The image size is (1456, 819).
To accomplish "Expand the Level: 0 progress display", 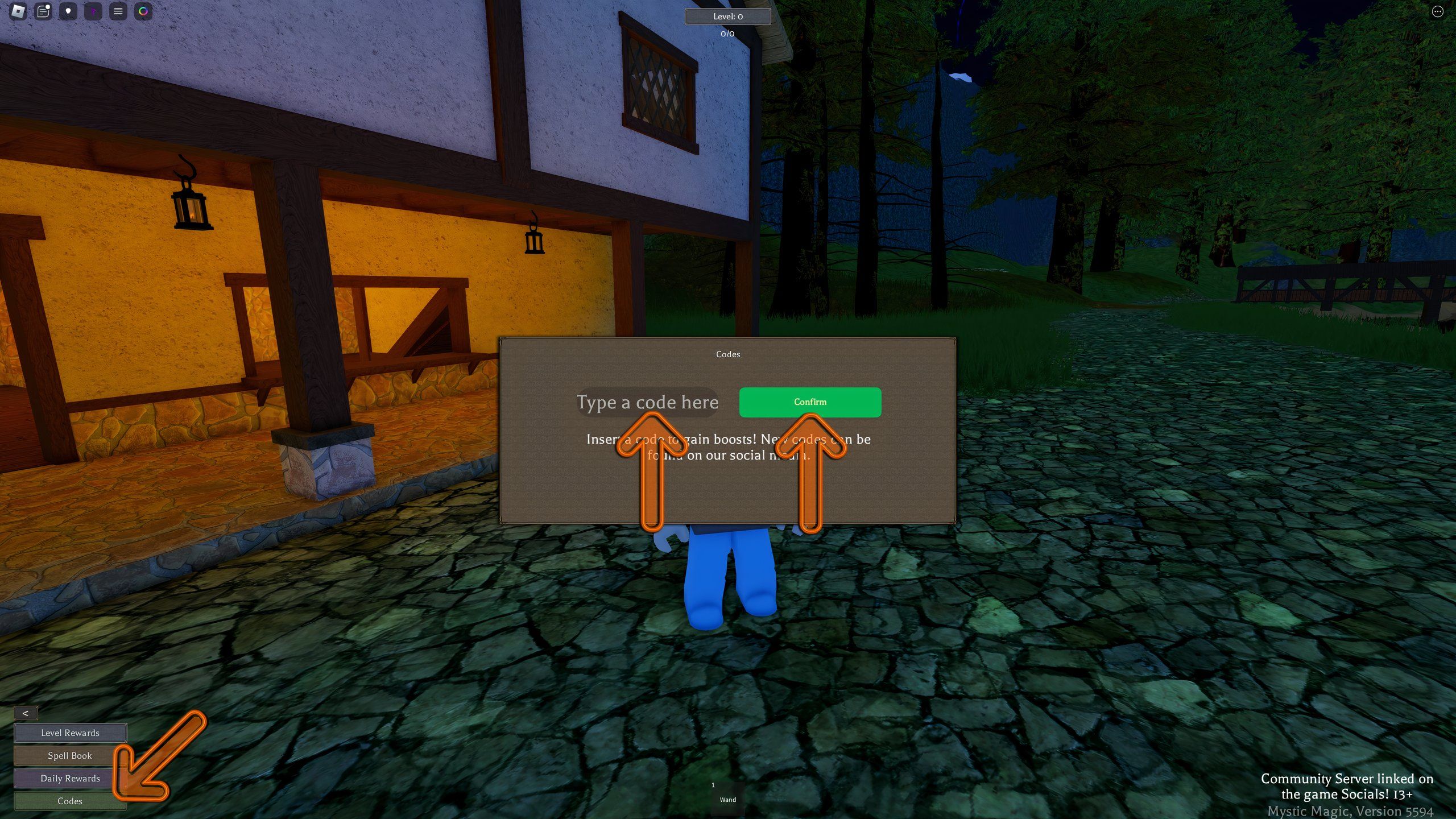I will pyautogui.click(x=727, y=16).
